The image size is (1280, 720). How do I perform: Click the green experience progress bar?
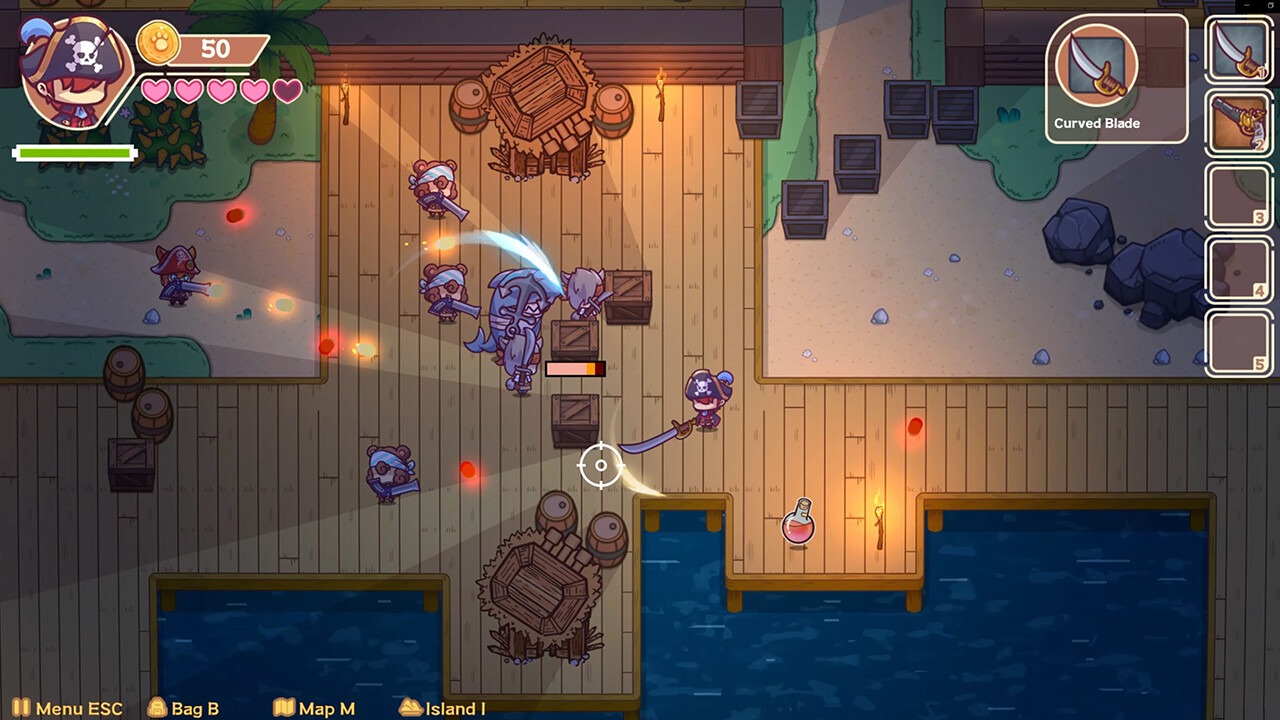tap(75, 153)
